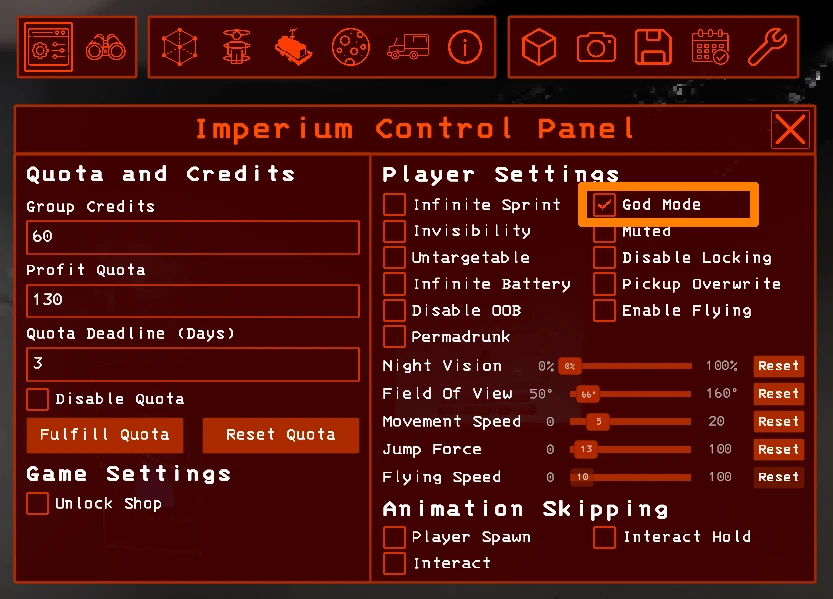Click the Profit Quota input field
Viewport: 833px width, 599px height.
192,300
